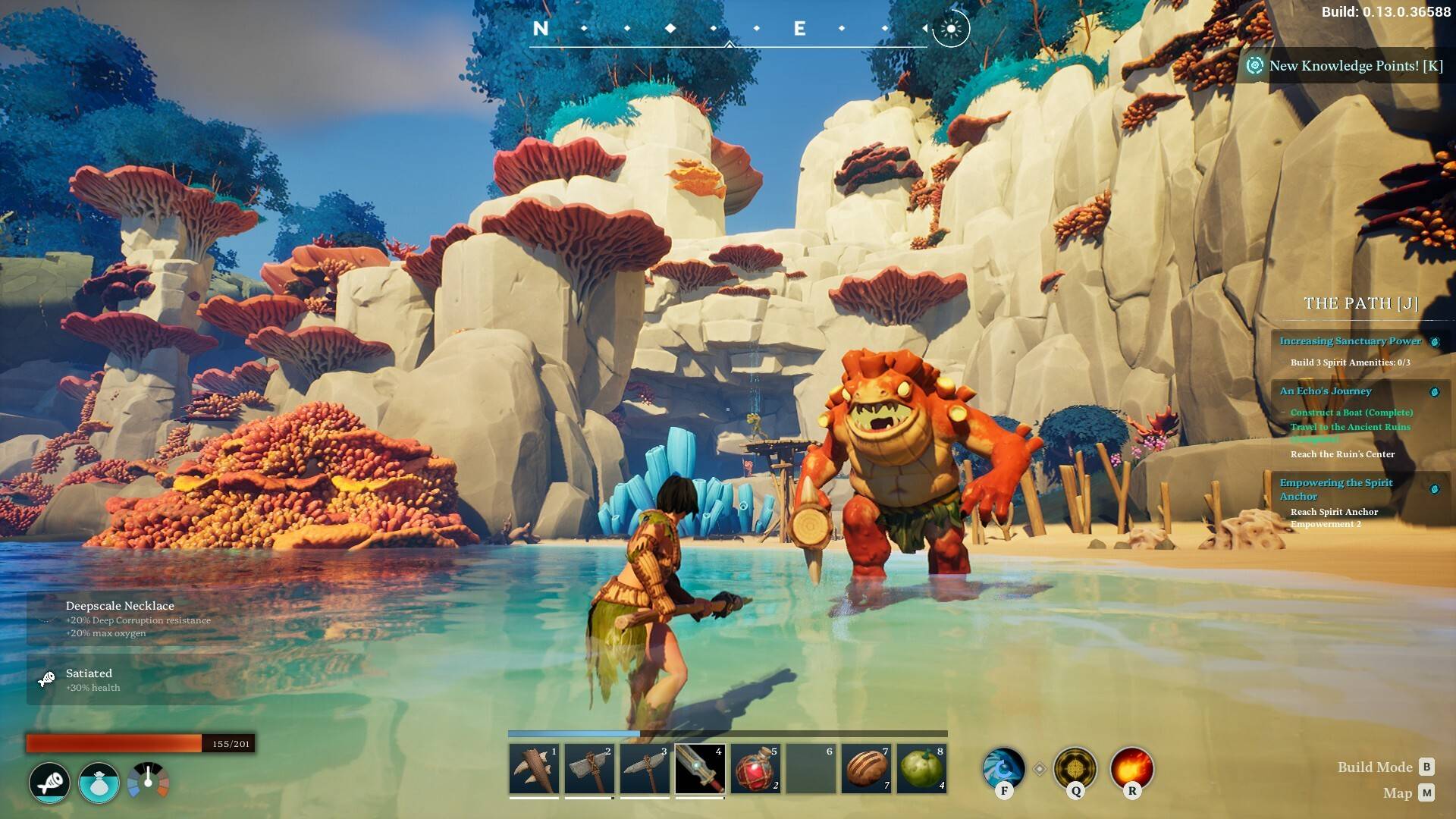1456x819 pixels.
Task: Choose the stone pickaxe in slot 3
Action: point(645,769)
